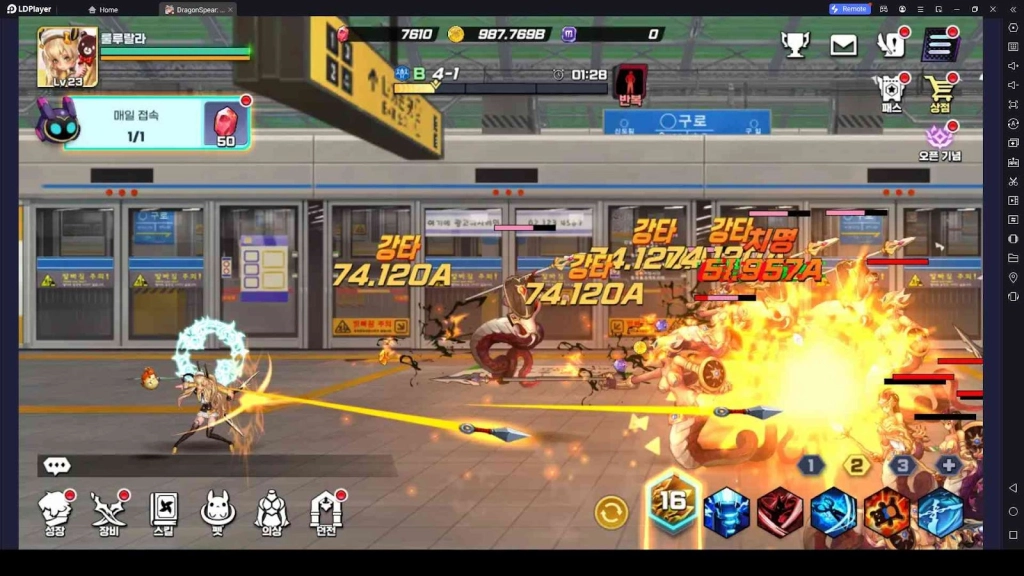Activate the red slash skill
The width and height of the screenshot is (1024, 576).
pos(780,513)
